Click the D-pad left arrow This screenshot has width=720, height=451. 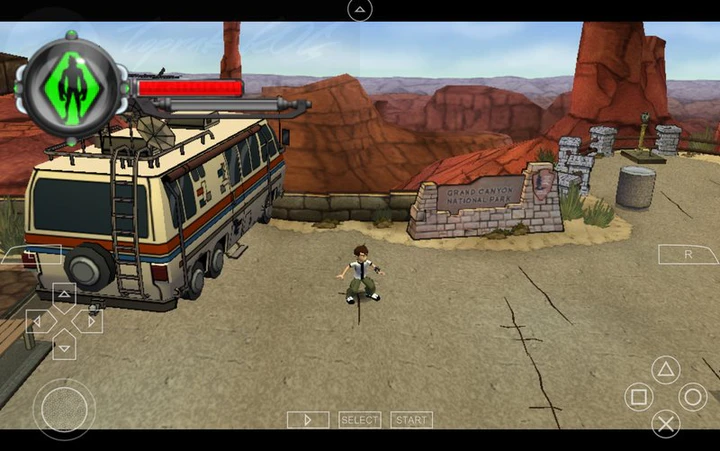pos(37,321)
